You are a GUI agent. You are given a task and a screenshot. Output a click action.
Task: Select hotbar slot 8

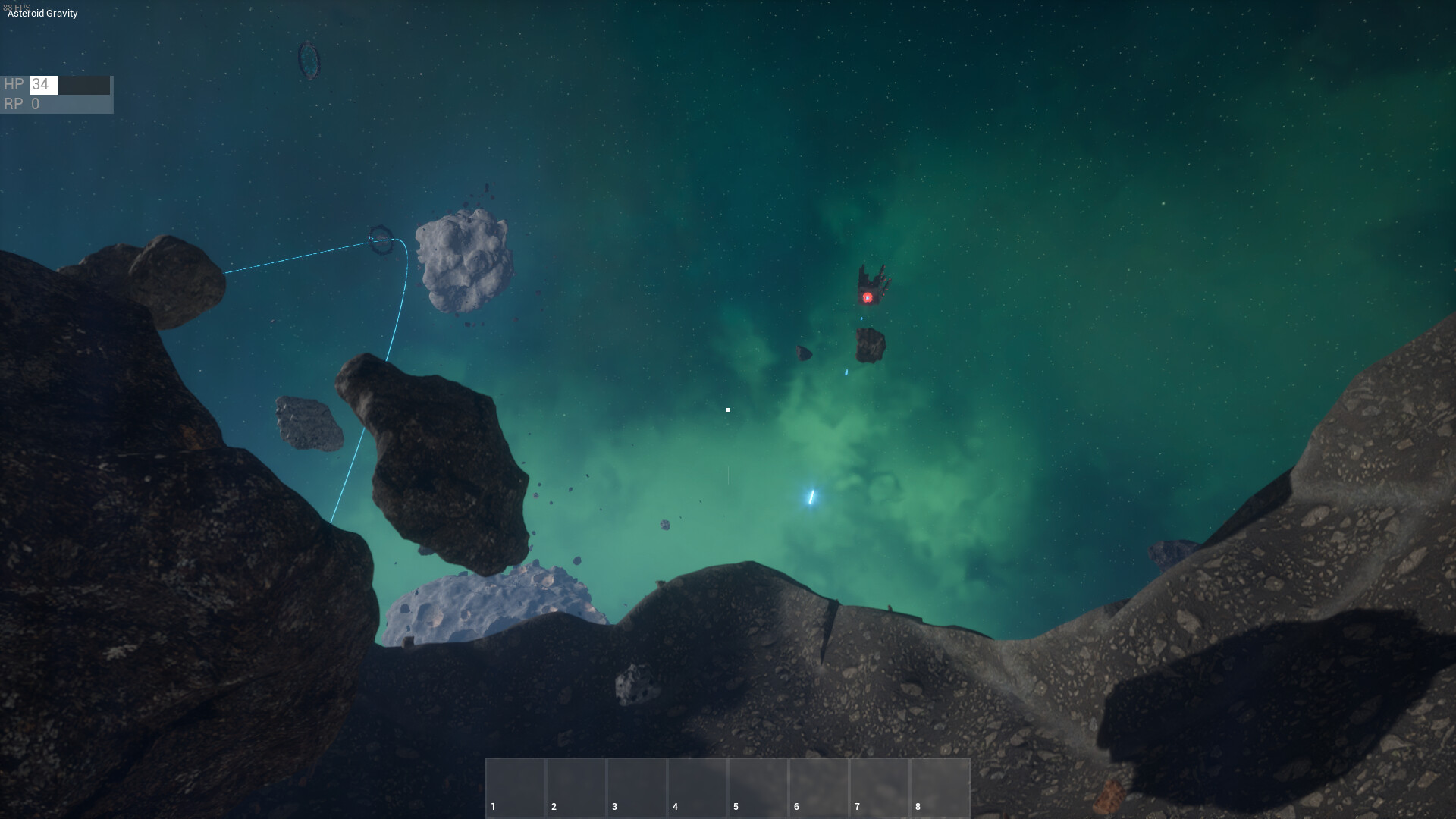click(x=940, y=789)
